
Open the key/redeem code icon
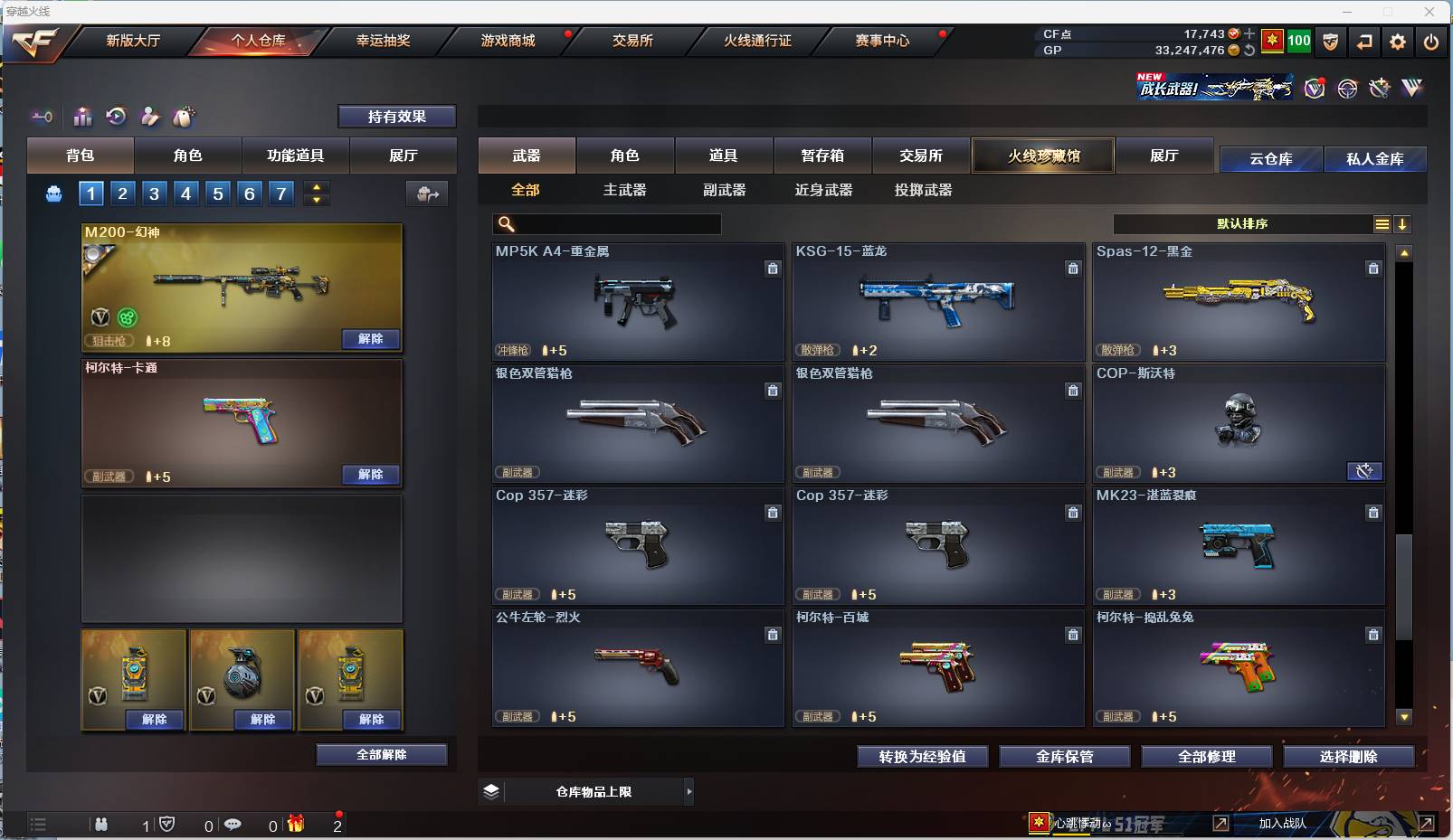[41, 117]
